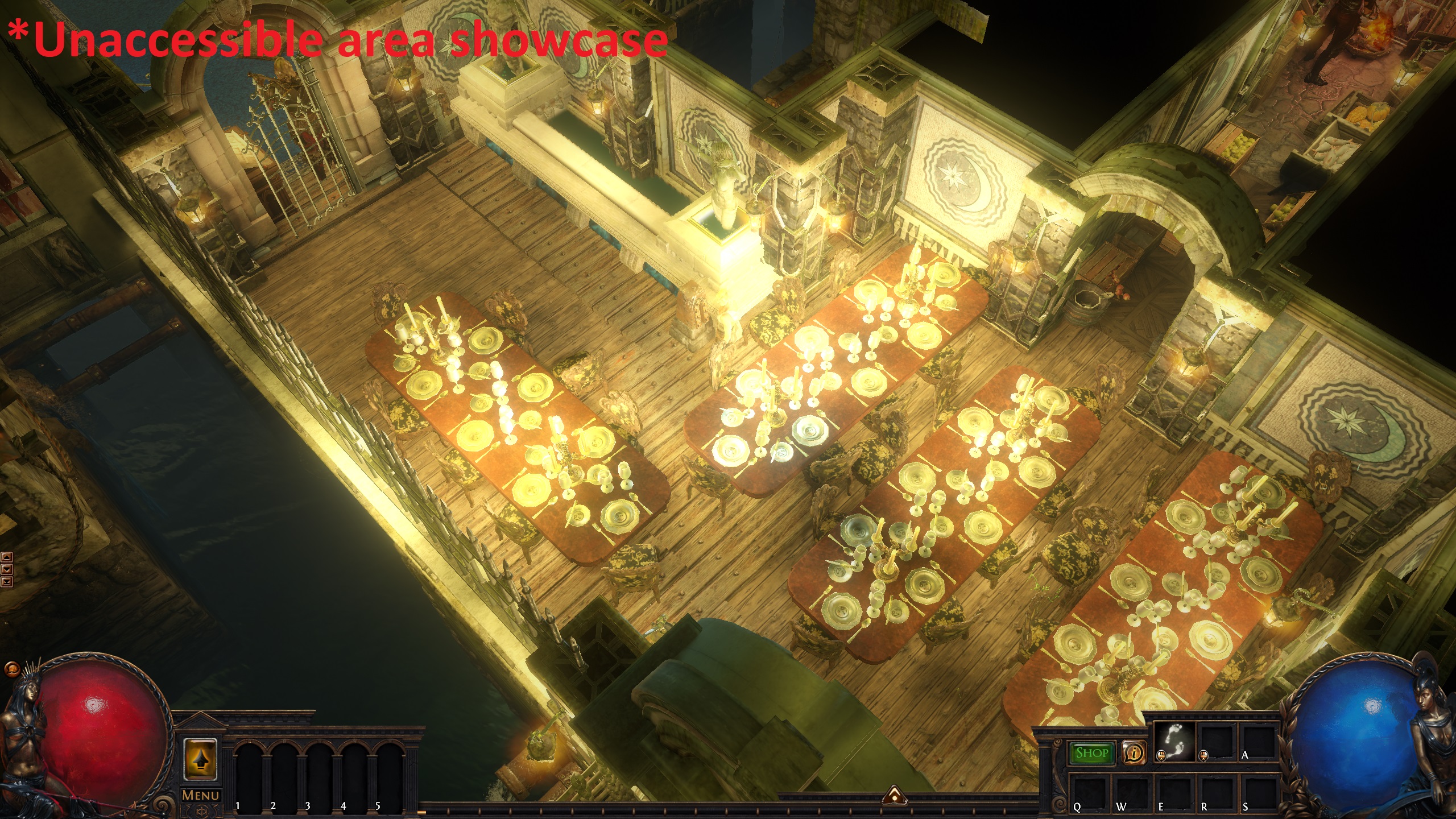Open the orange info speech-bubble icon

(x=1133, y=753)
